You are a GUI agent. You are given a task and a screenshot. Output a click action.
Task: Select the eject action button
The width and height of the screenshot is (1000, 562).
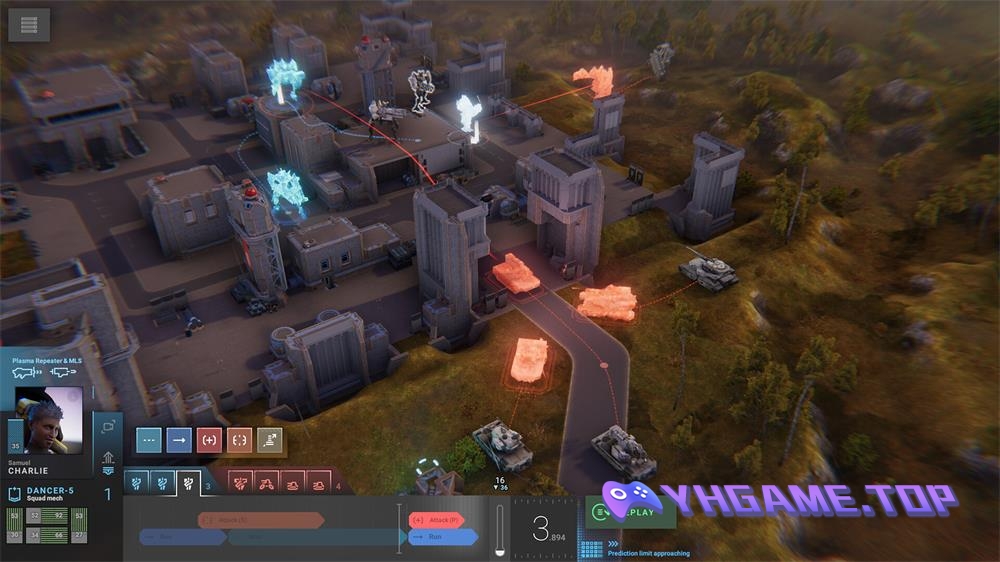(x=270, y=439)
